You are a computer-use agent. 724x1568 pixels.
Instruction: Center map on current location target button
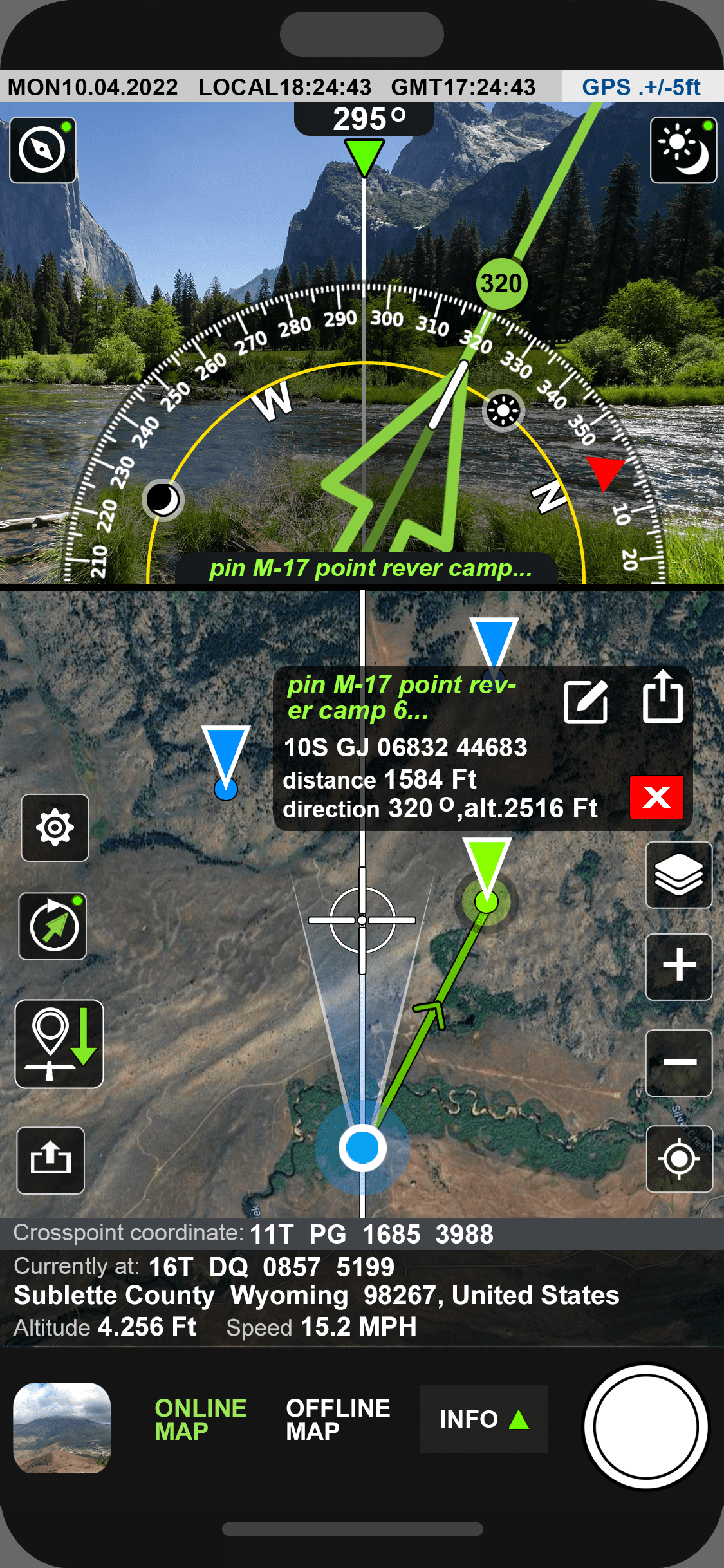coord(679,1159)
